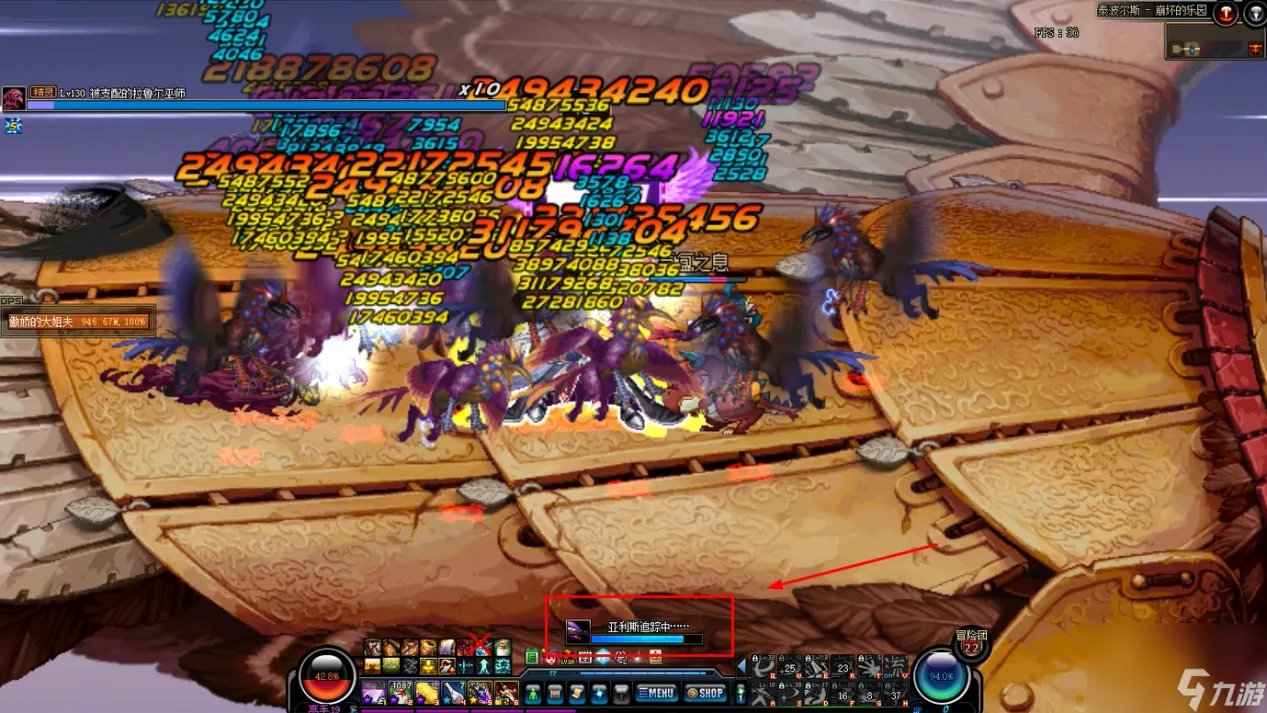
Task: Select the DPS meter row for 傲娇的大姐夫
Action: pos(78,322)
